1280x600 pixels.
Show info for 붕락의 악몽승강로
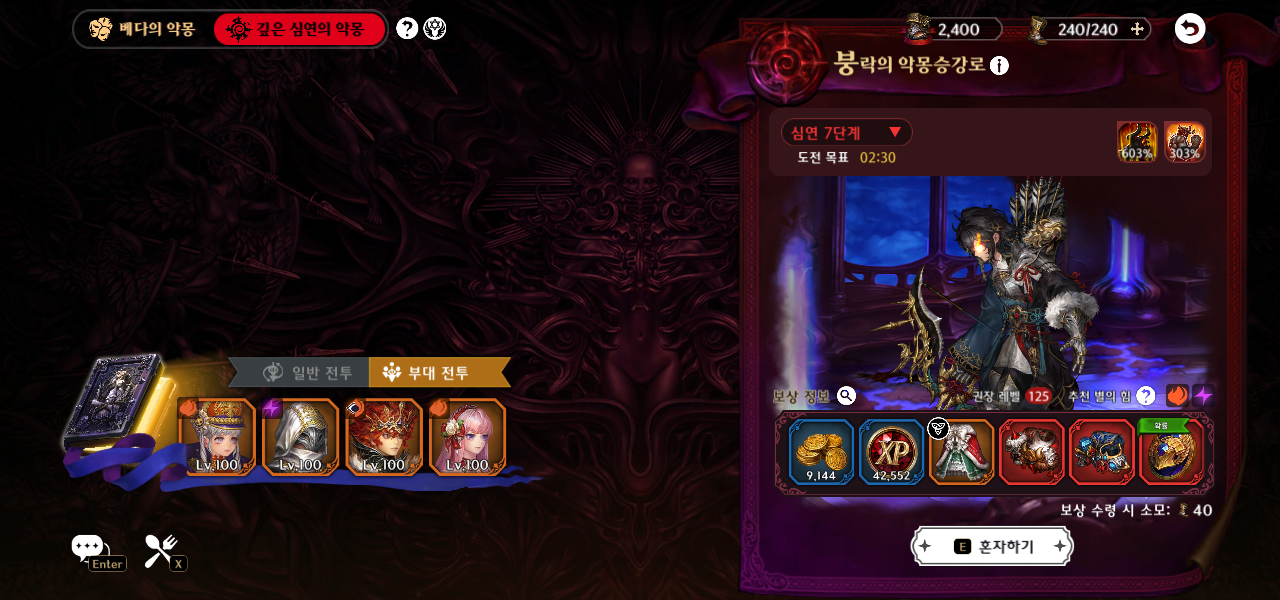999,66
